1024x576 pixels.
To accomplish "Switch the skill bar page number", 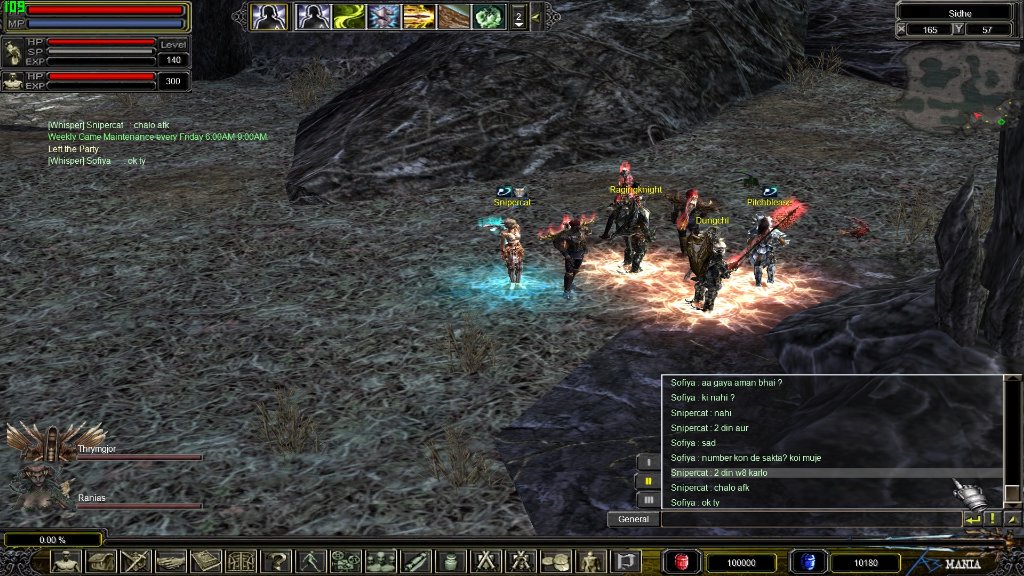I will (x=518, y=16).
